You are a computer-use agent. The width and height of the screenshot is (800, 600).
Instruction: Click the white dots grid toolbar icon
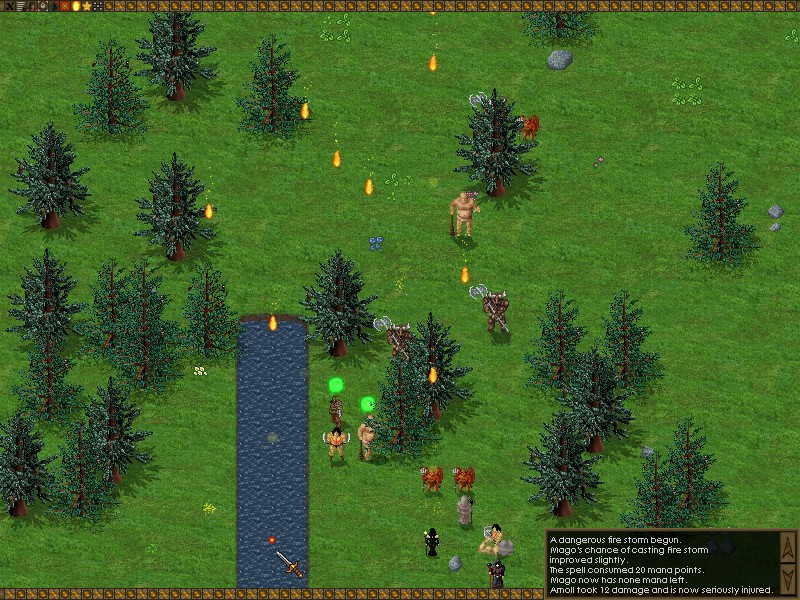click(97, 6)
